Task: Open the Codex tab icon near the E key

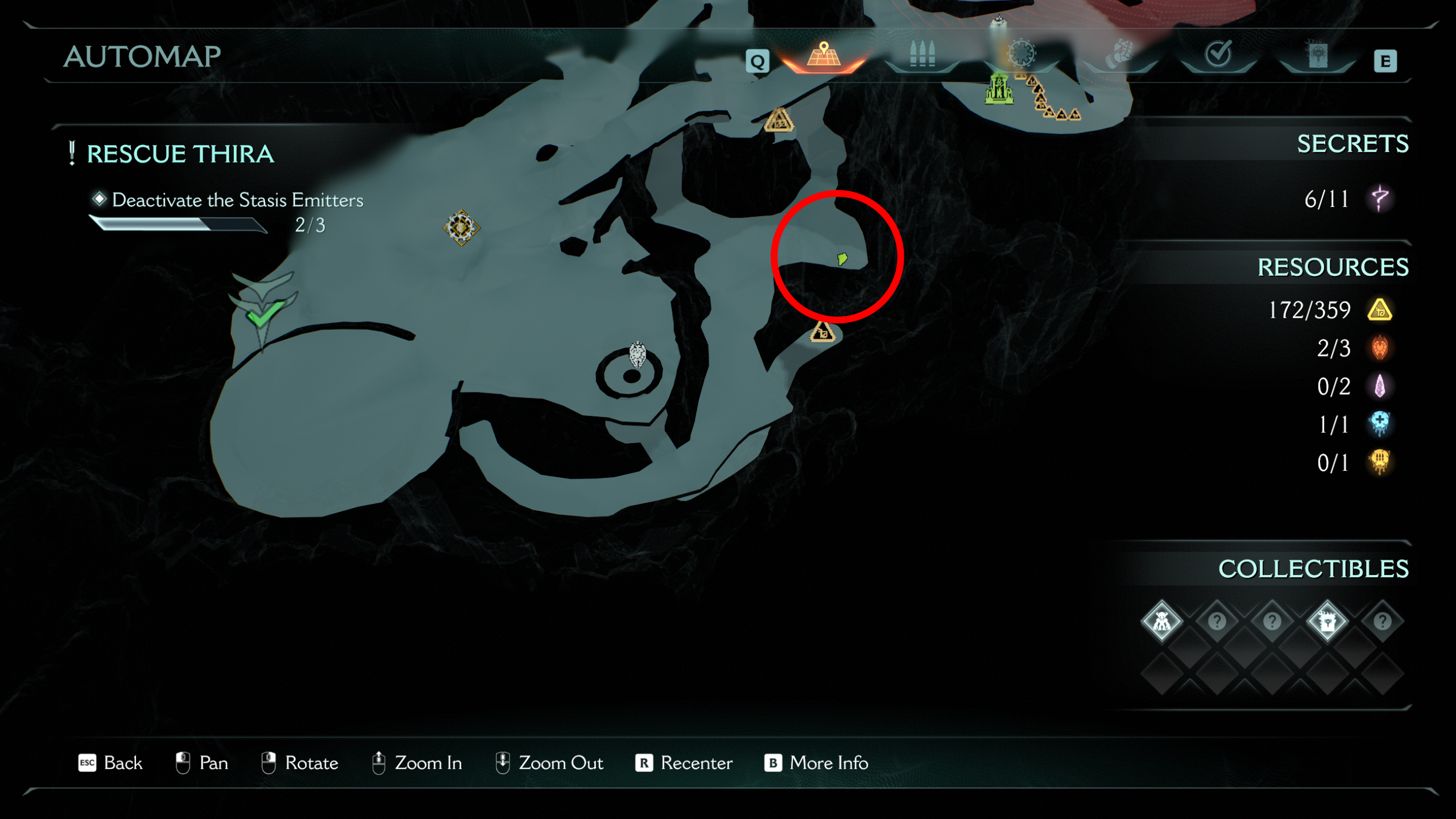Action: pyautogui.click(x=1317, y=54)
